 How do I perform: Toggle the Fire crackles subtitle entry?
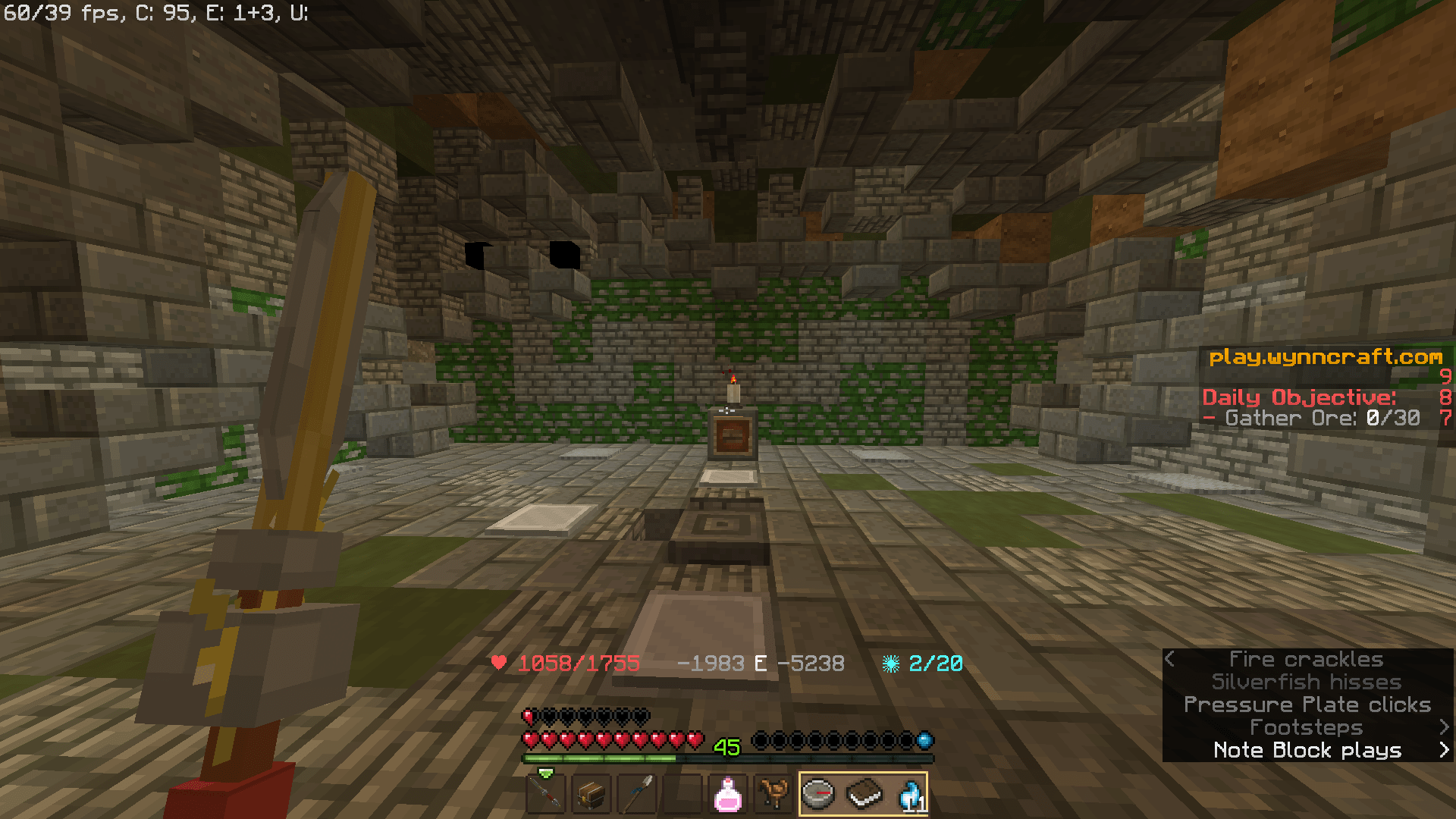[1307, 659]
